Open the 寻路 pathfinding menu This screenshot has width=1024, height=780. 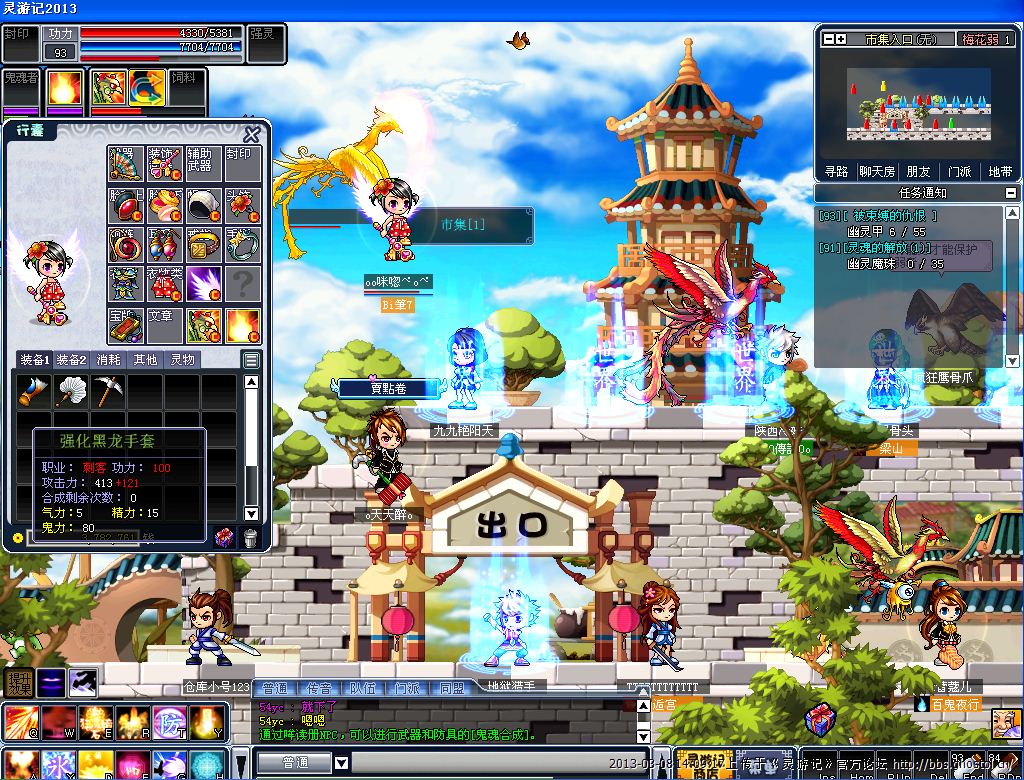[836, 171]
